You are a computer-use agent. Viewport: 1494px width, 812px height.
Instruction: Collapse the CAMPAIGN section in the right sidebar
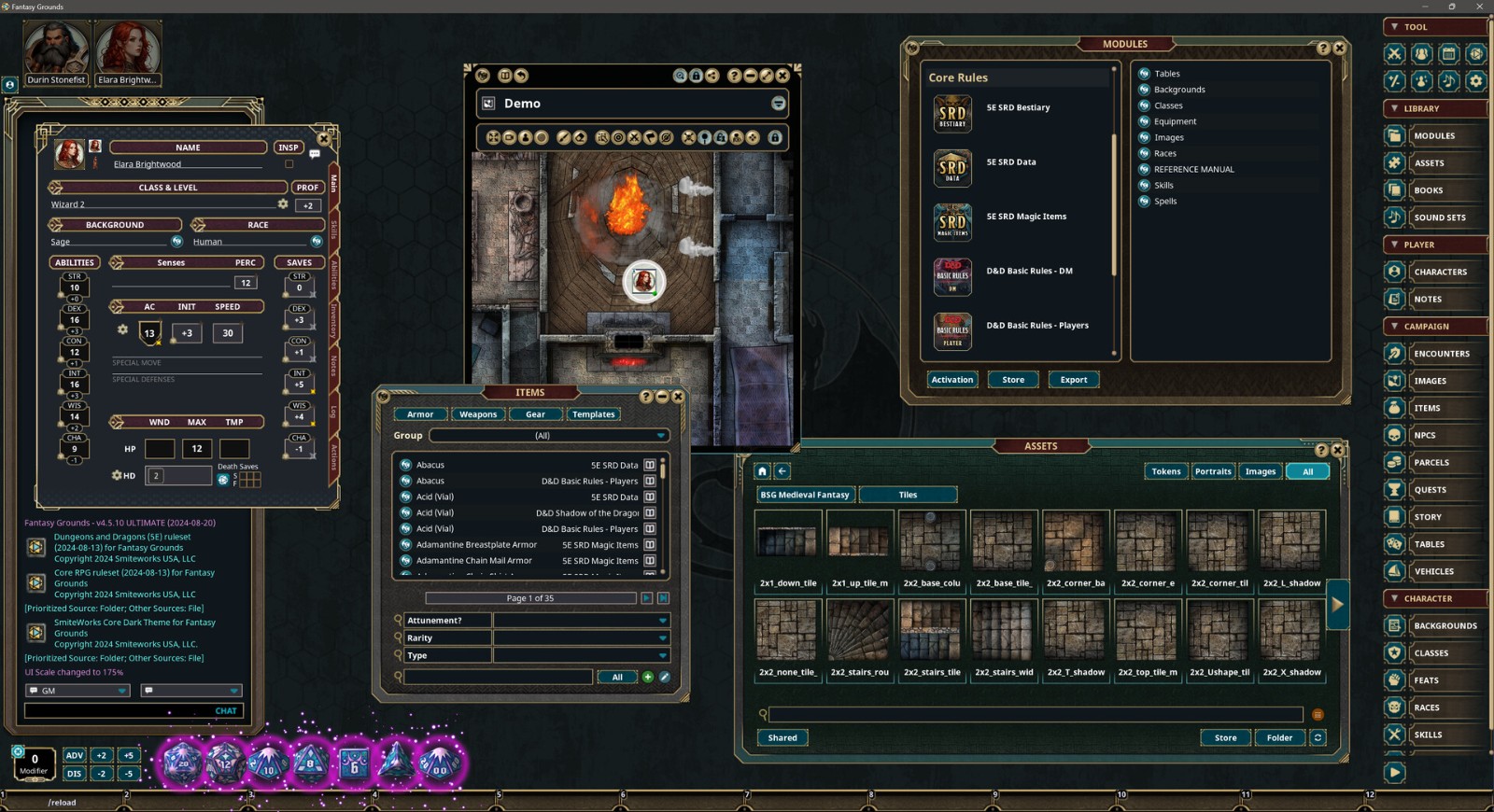pos(1397,326)
